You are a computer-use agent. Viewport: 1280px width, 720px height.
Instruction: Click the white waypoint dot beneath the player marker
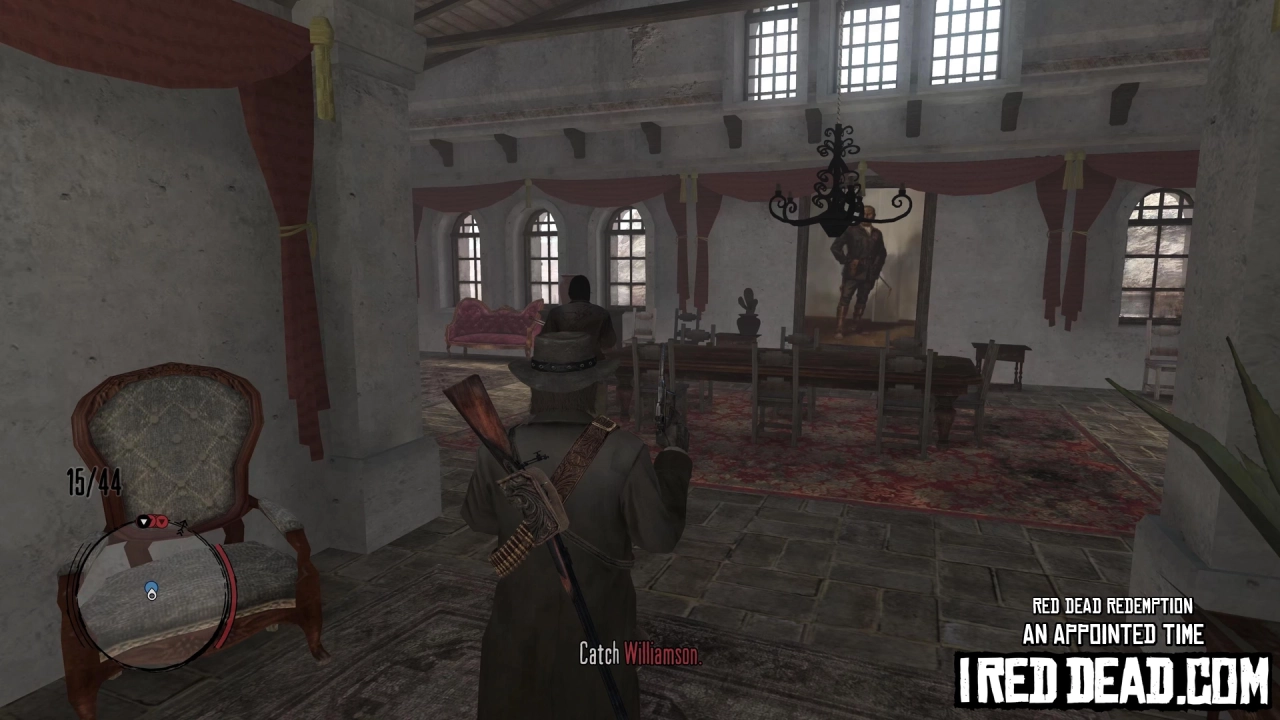[x=152, y=596]
